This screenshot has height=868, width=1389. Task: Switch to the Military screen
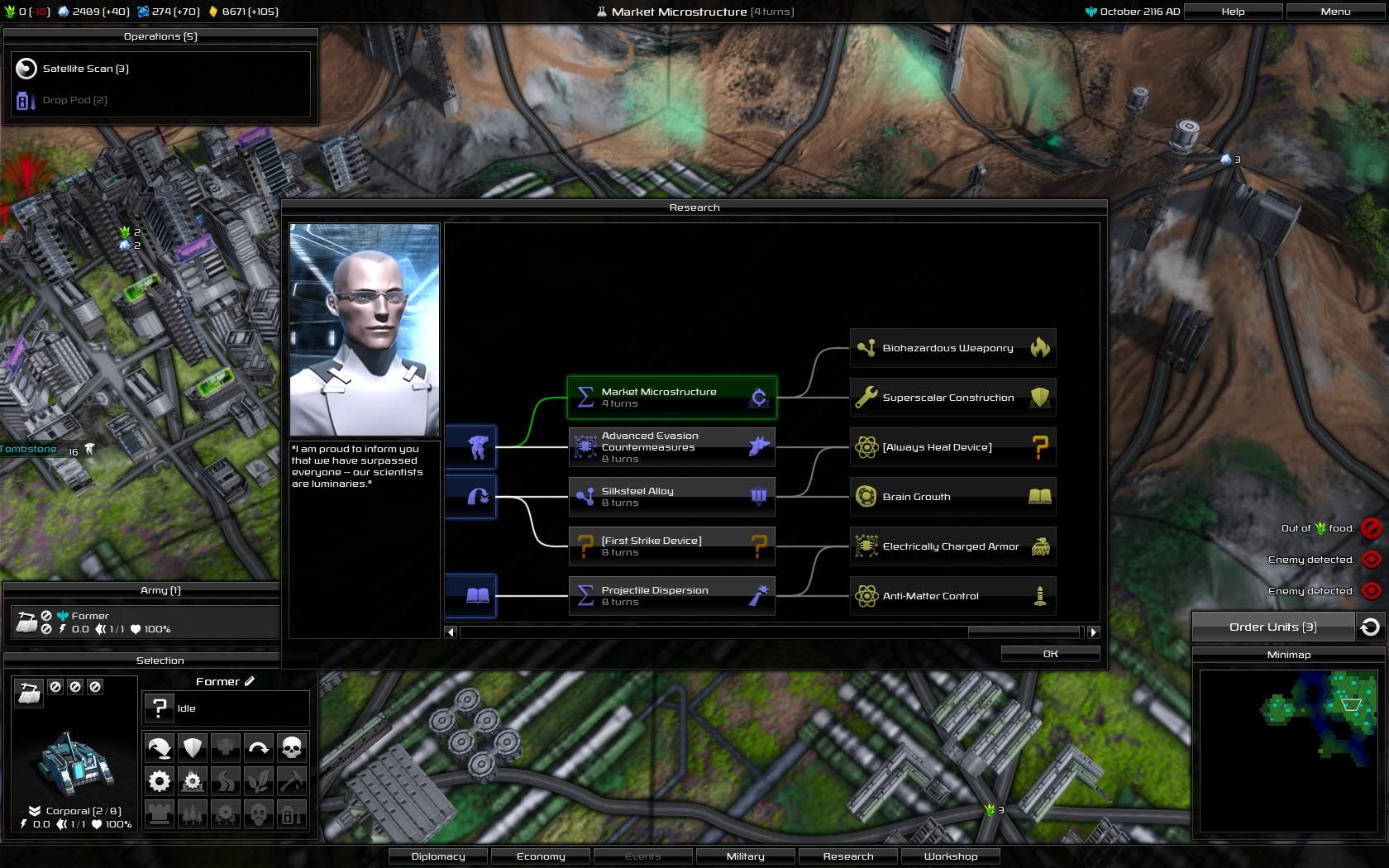click(745, 856)
